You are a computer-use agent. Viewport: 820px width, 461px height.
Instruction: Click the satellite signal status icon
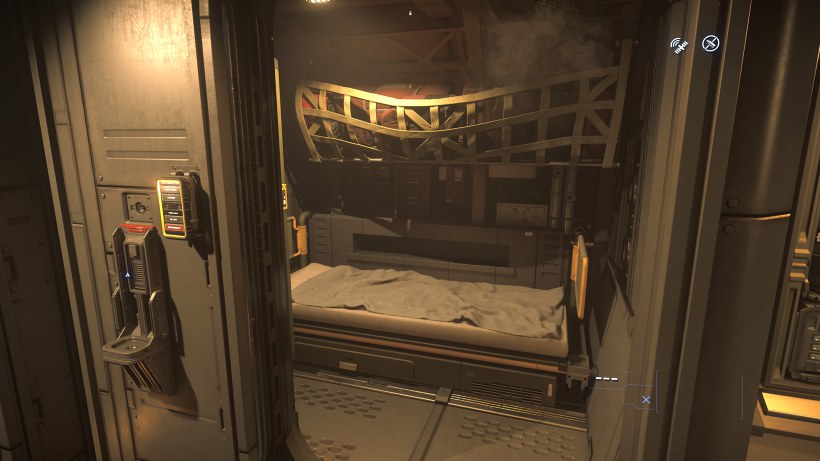681,45
